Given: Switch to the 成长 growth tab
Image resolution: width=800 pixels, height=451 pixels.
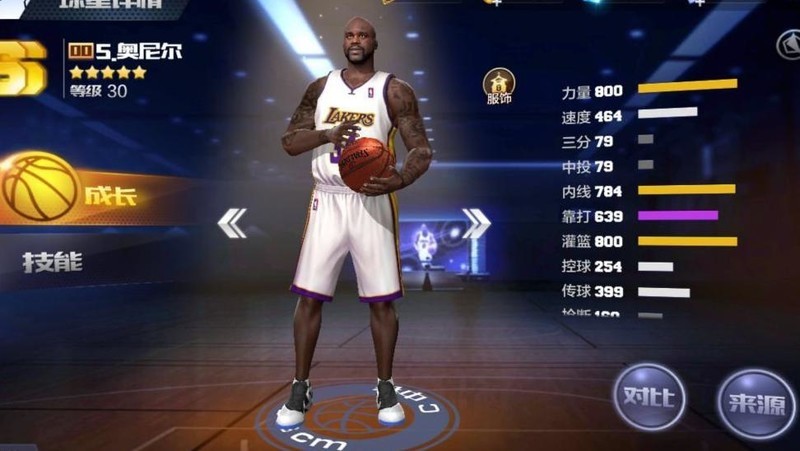Looking at the screenshot, I should tap(90, 192).
